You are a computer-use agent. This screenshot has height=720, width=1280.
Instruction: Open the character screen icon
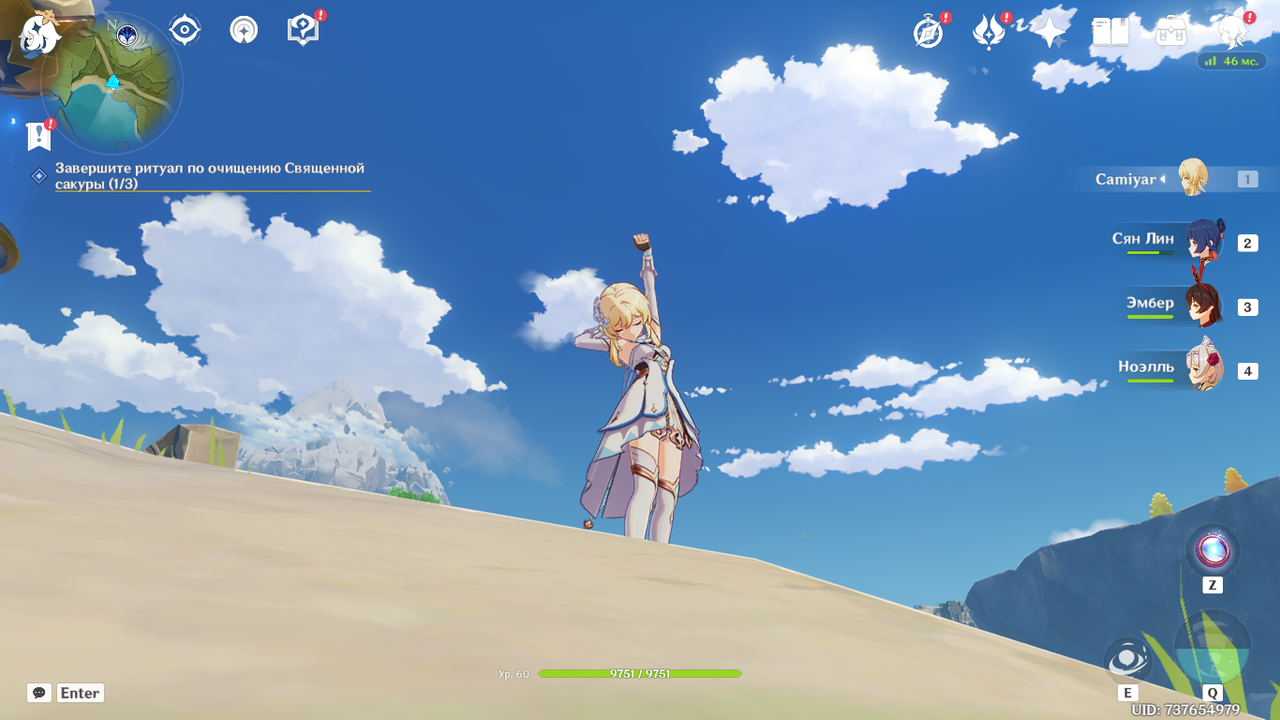pos(1233,32)
